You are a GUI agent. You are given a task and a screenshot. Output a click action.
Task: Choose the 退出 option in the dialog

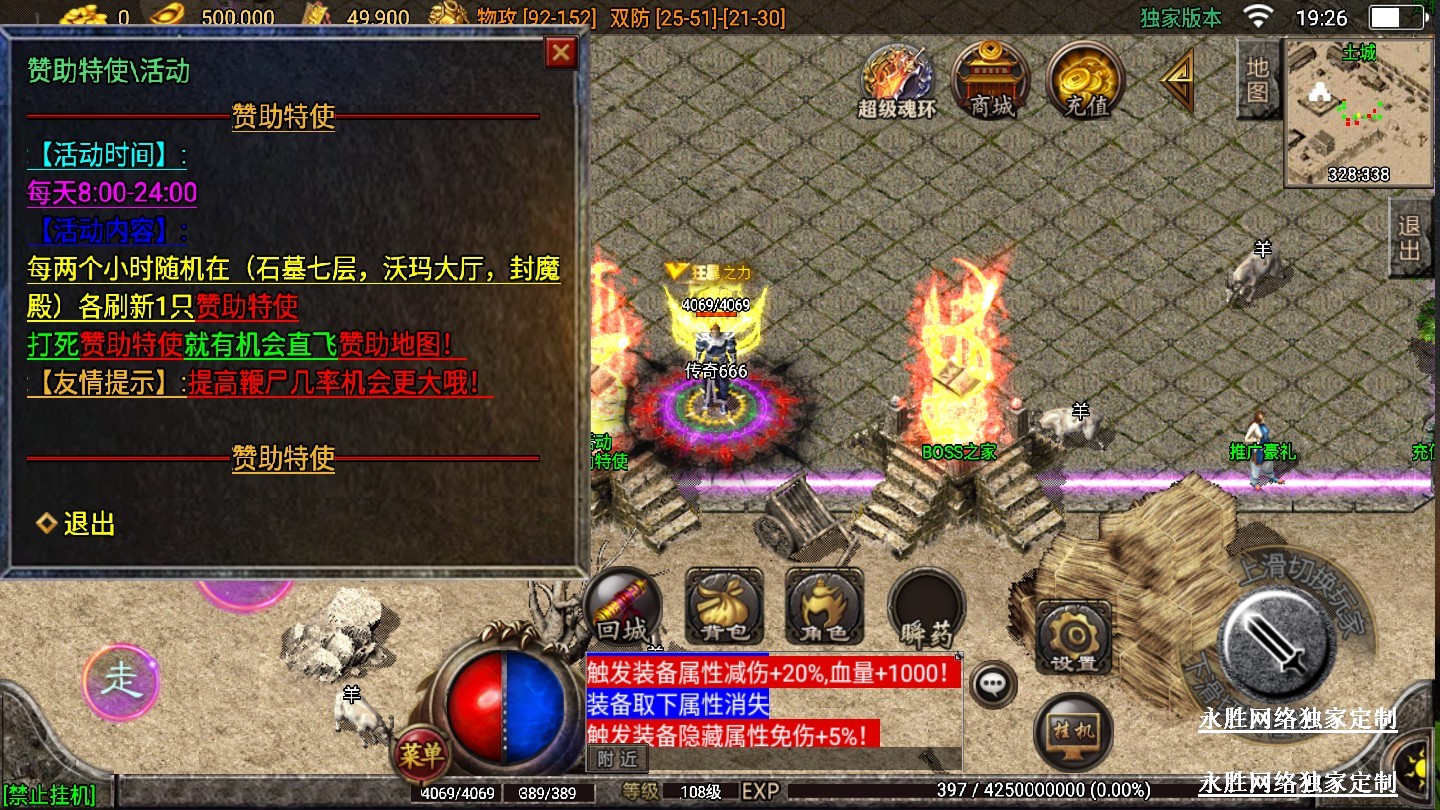click(88, 523)
